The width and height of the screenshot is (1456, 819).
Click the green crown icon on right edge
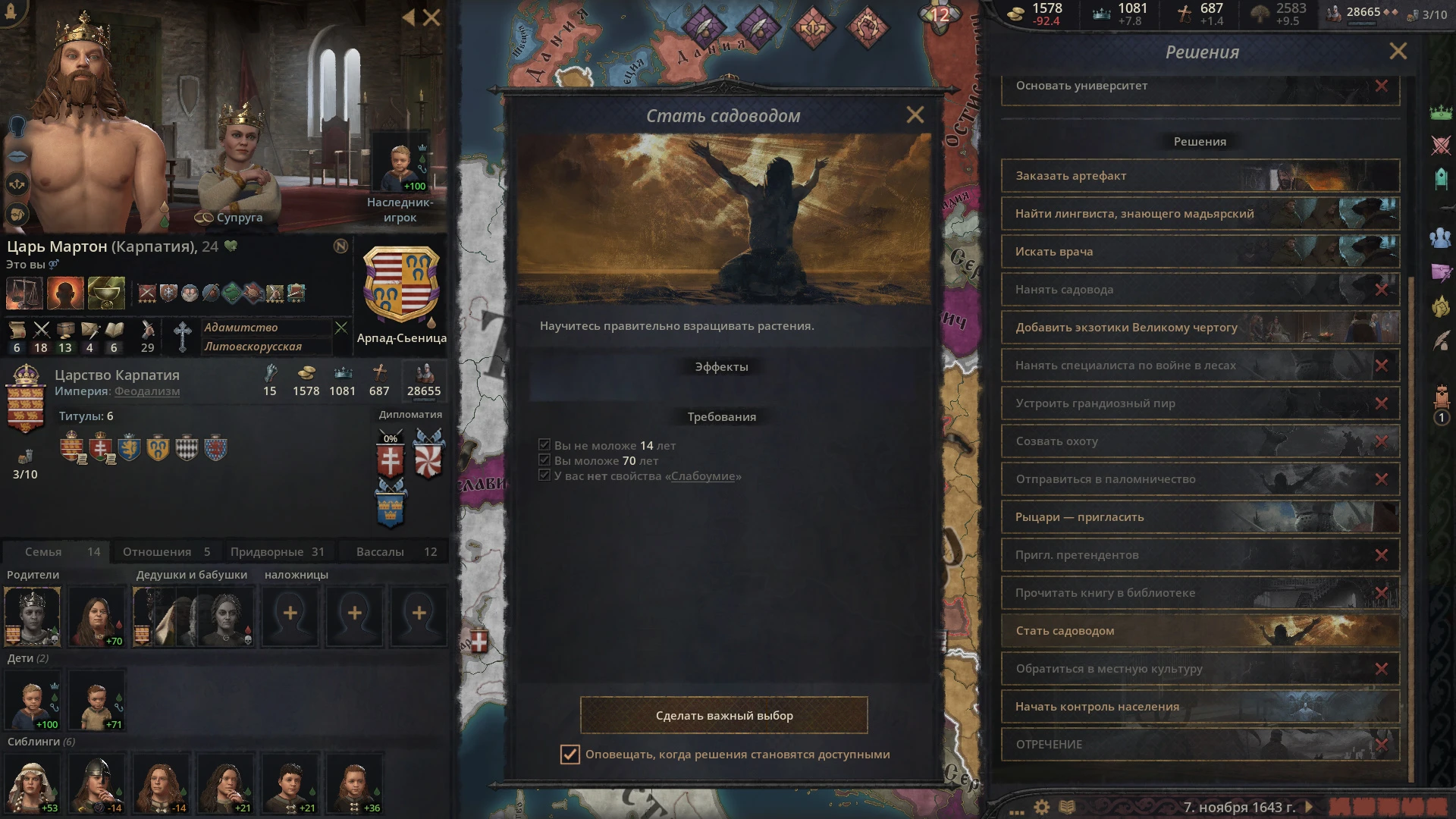click(1441, 112)
